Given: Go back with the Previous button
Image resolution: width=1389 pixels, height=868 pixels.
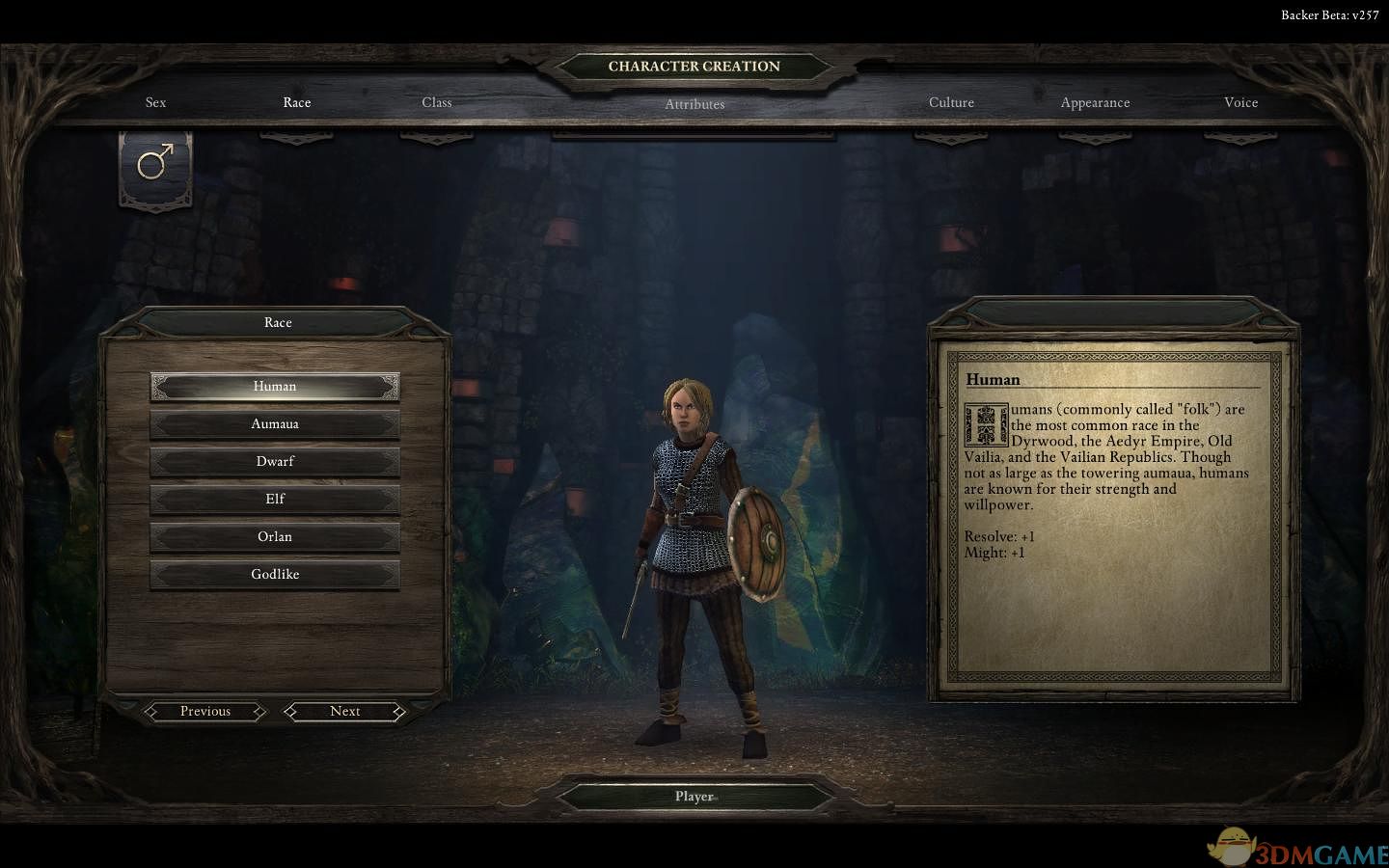Looking at the screenshot, I should [205, 712].
